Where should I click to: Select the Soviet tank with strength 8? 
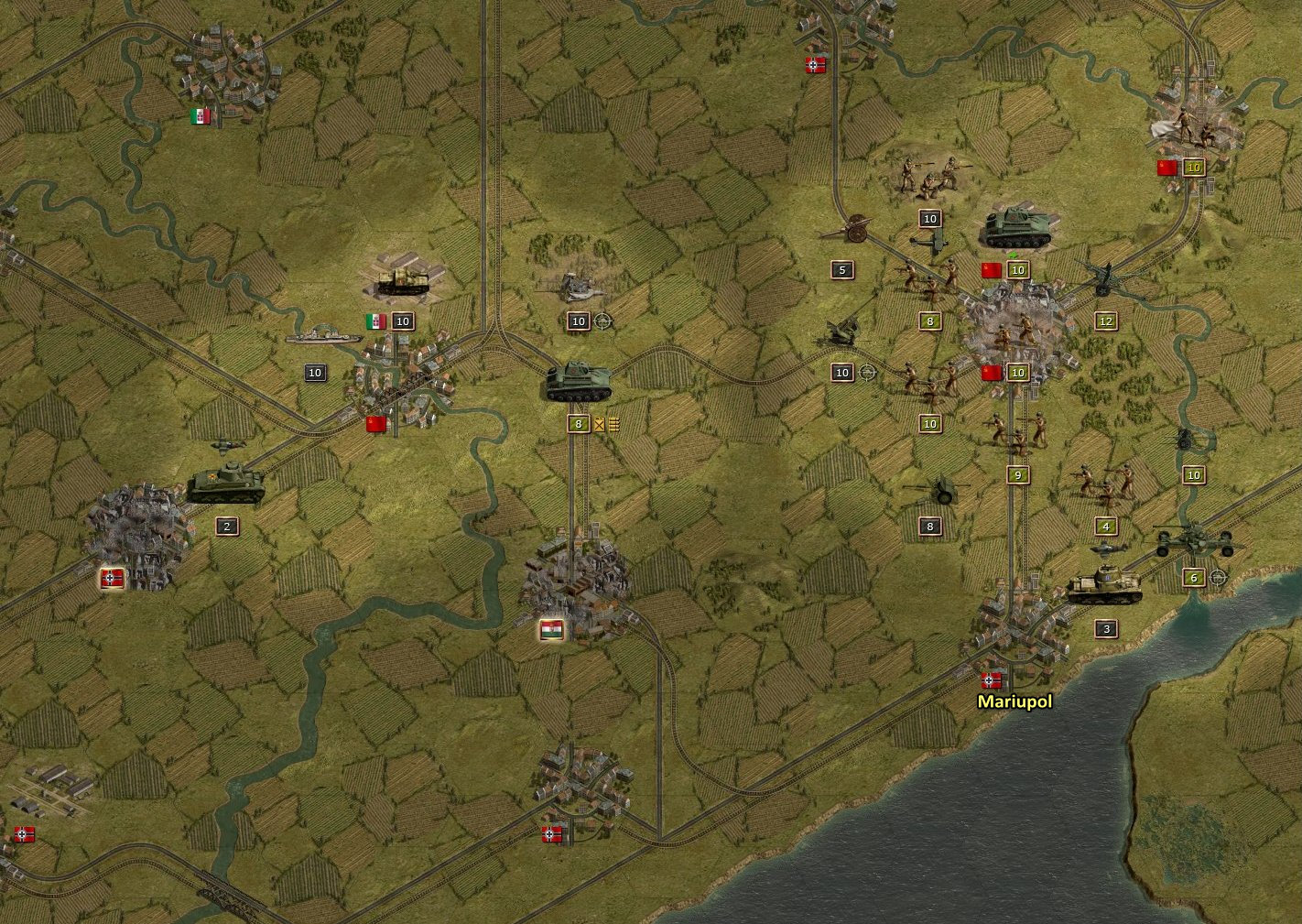coord(577,383)
